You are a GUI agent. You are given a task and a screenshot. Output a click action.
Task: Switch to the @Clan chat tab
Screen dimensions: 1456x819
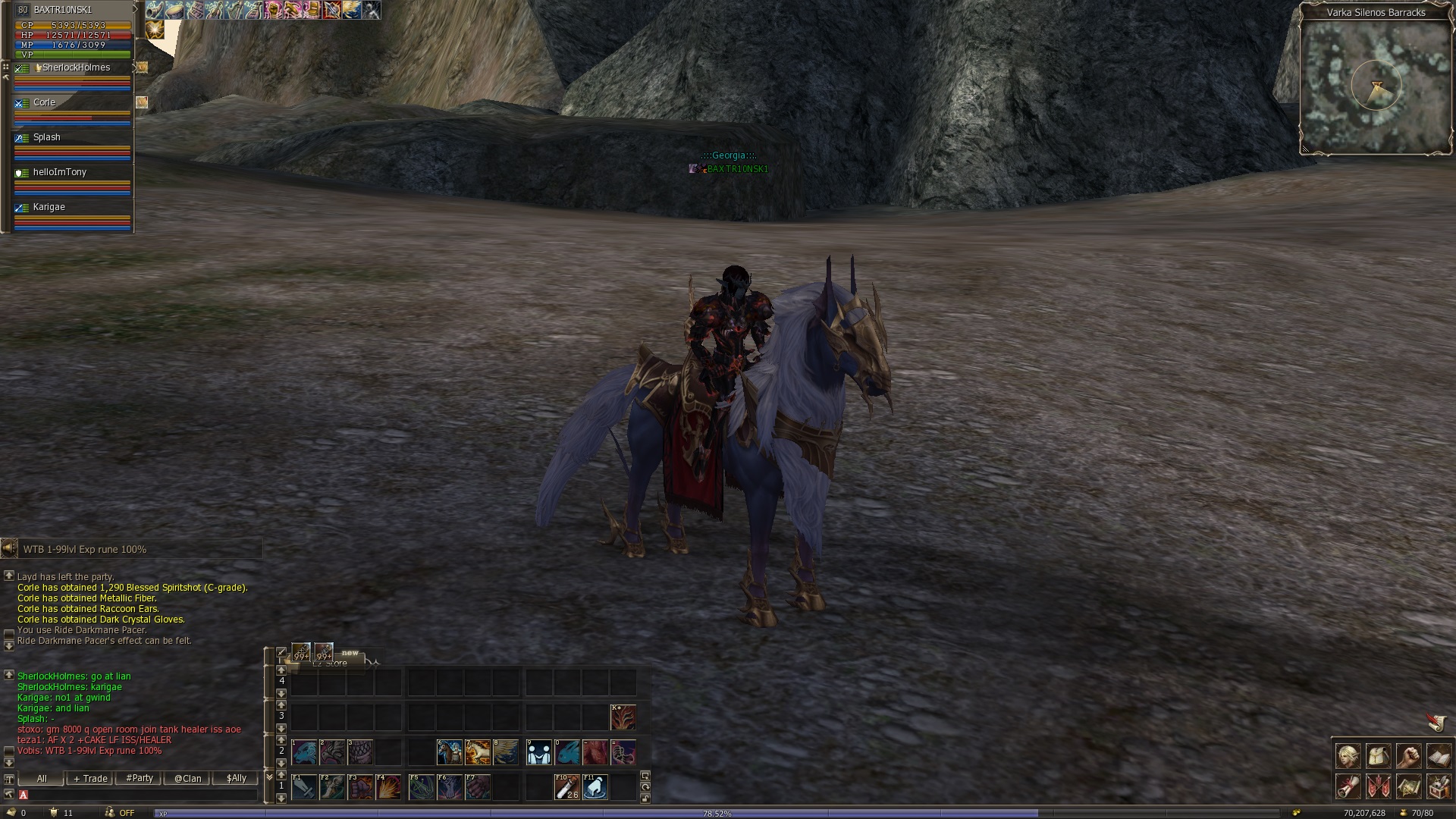click(x=188, y=779)
